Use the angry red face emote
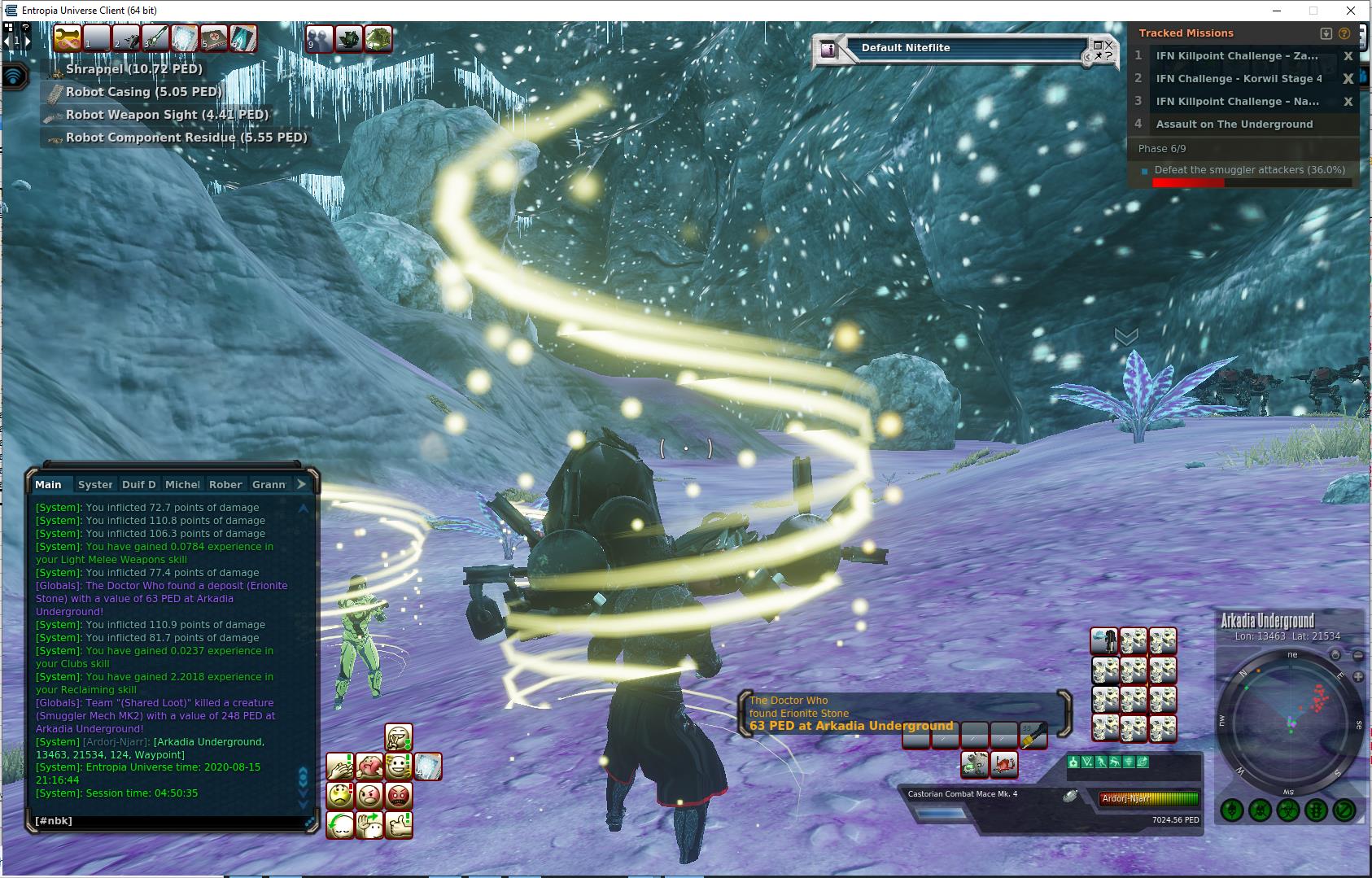 [x=399, y=795]
